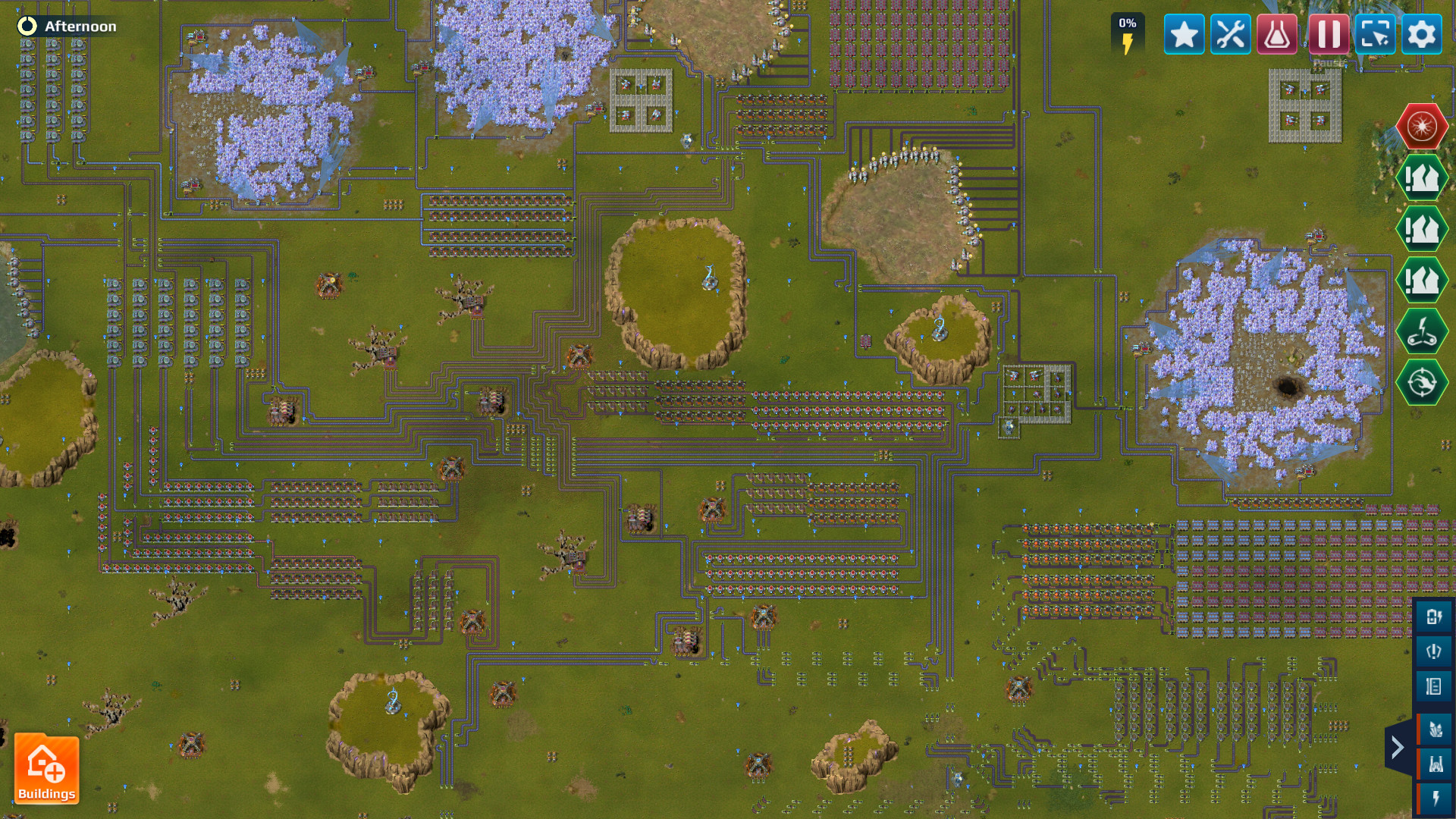Viewport: 1456px width, 819px height.
Task: Open the settings gear menu
Action: pos(1422,33)
